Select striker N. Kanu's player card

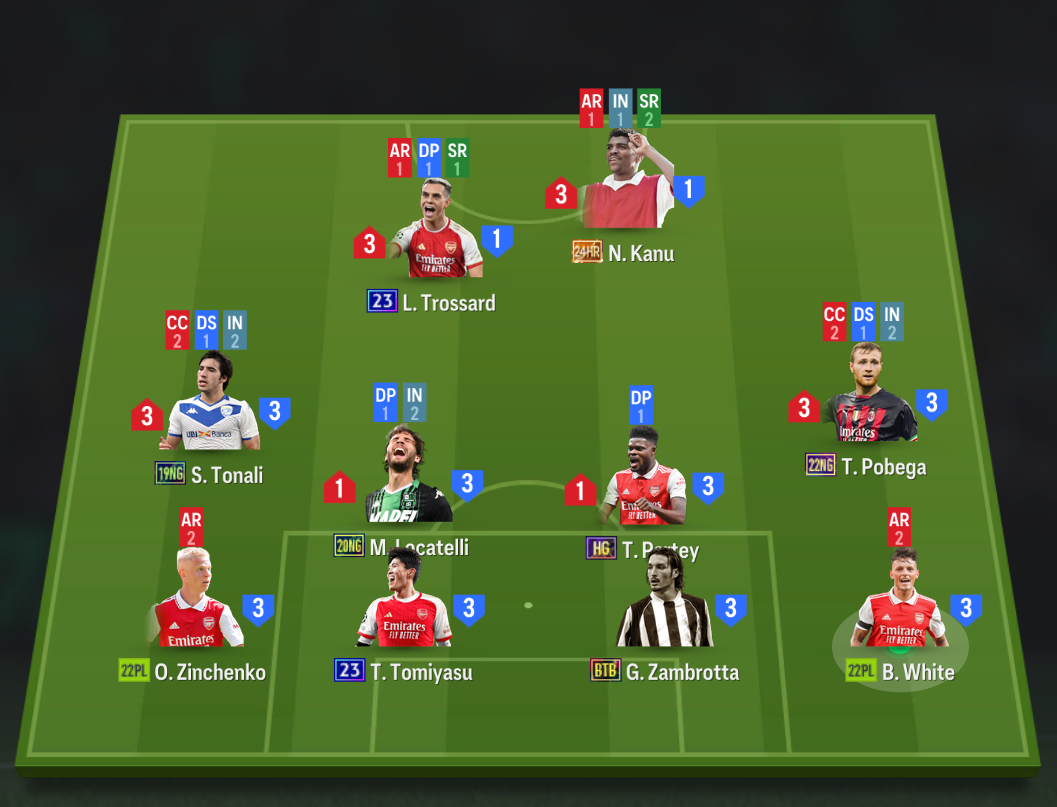[626, 185]
